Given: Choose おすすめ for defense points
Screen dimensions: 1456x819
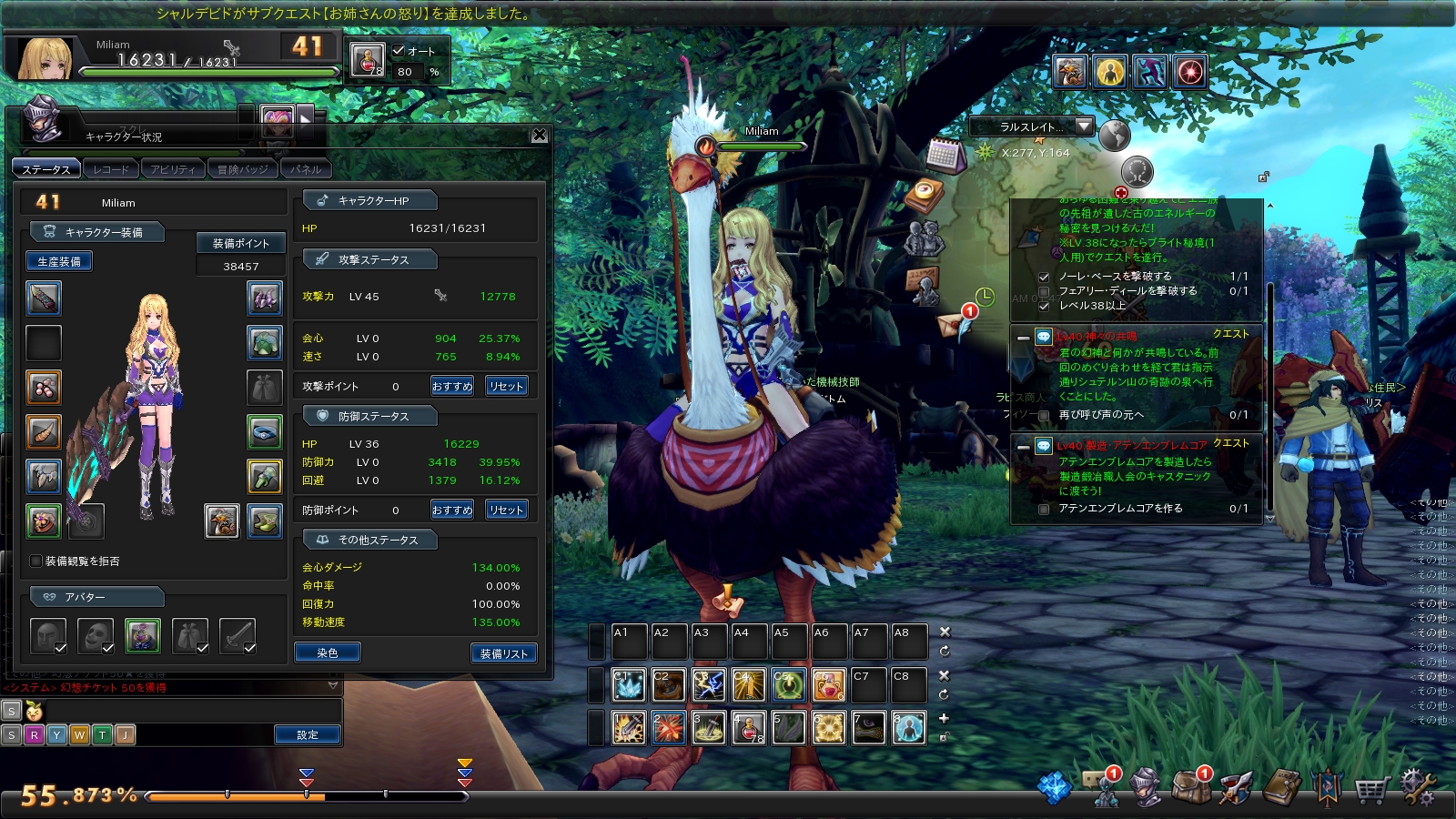Looking at the screenshot, I should coord(452,510).
